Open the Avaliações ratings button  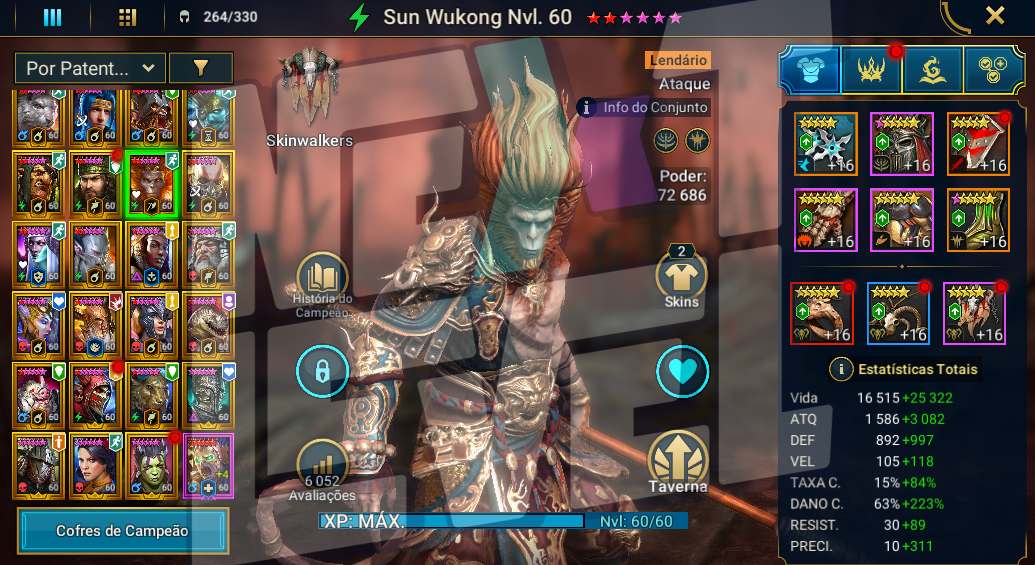322,466
